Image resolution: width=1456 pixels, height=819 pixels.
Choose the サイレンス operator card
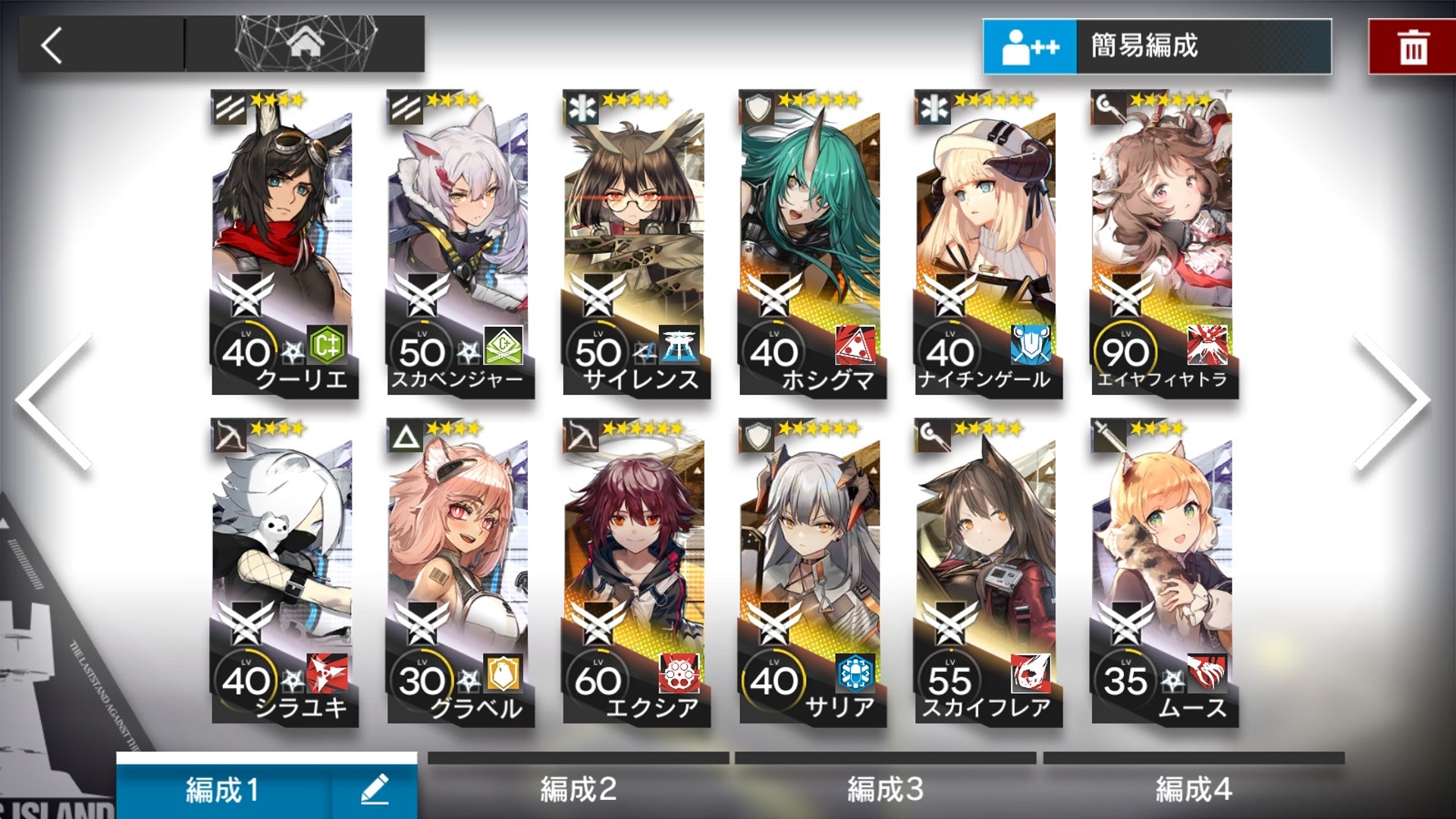pos(635,243)
